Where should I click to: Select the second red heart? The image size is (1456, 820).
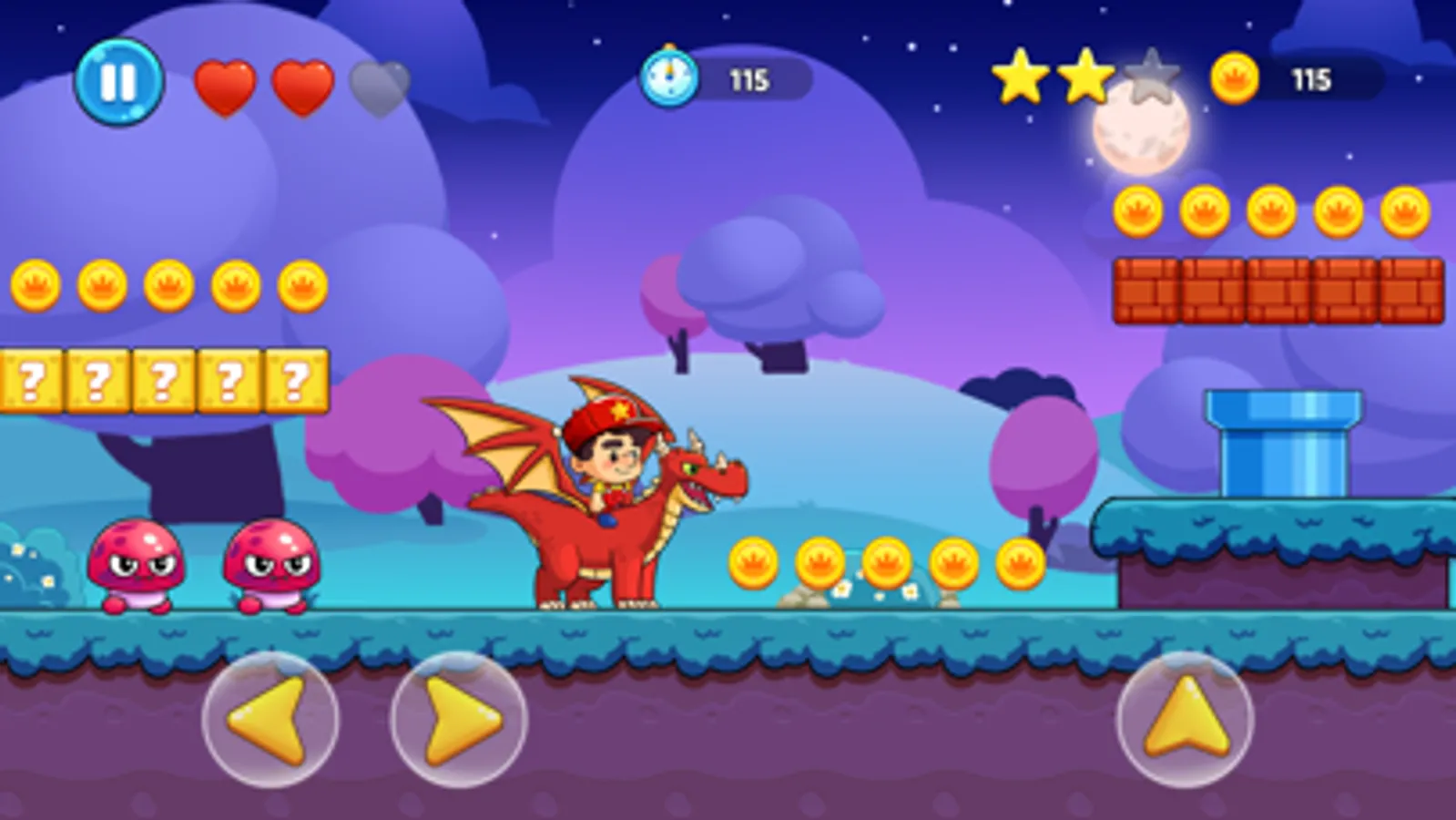tap(303, 87)
